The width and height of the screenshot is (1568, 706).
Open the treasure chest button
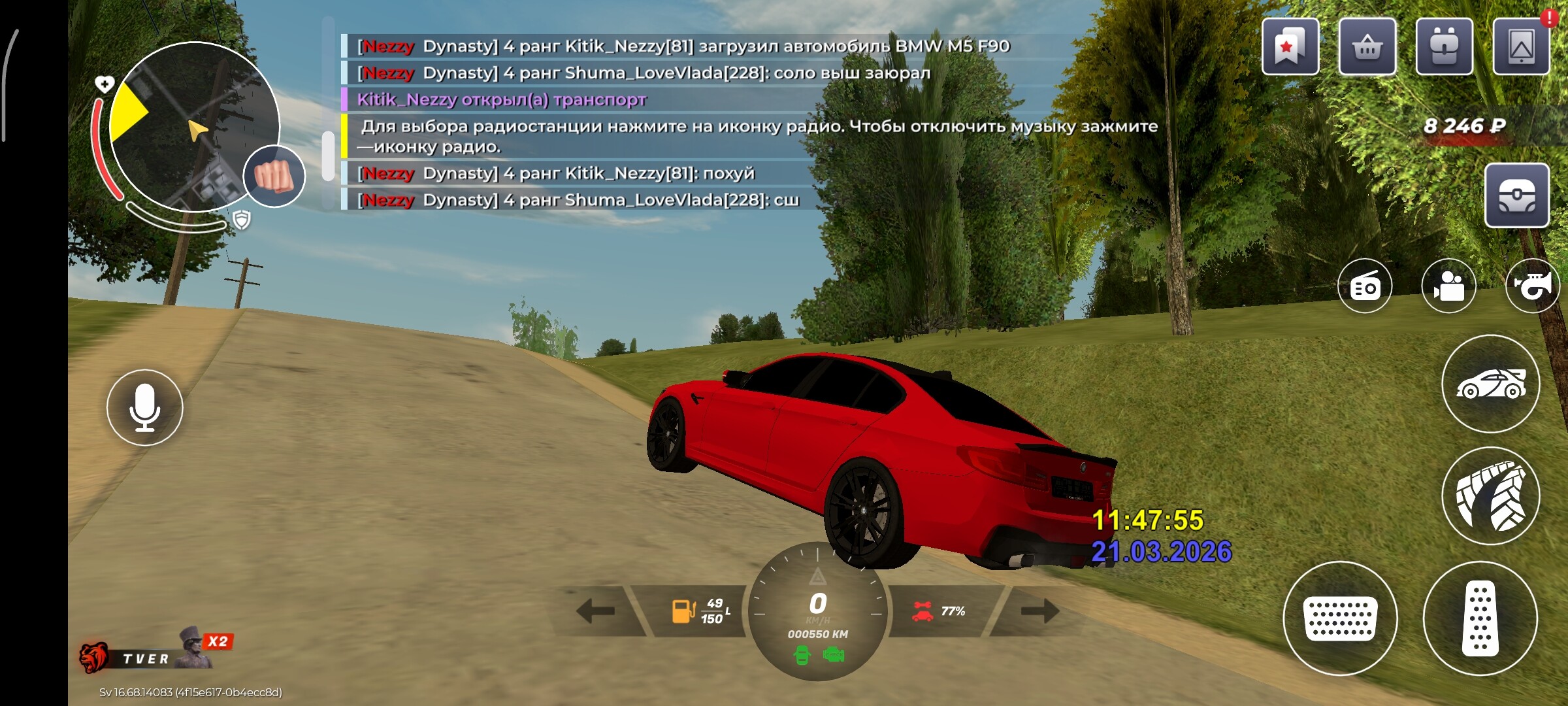click(1516, 195)
